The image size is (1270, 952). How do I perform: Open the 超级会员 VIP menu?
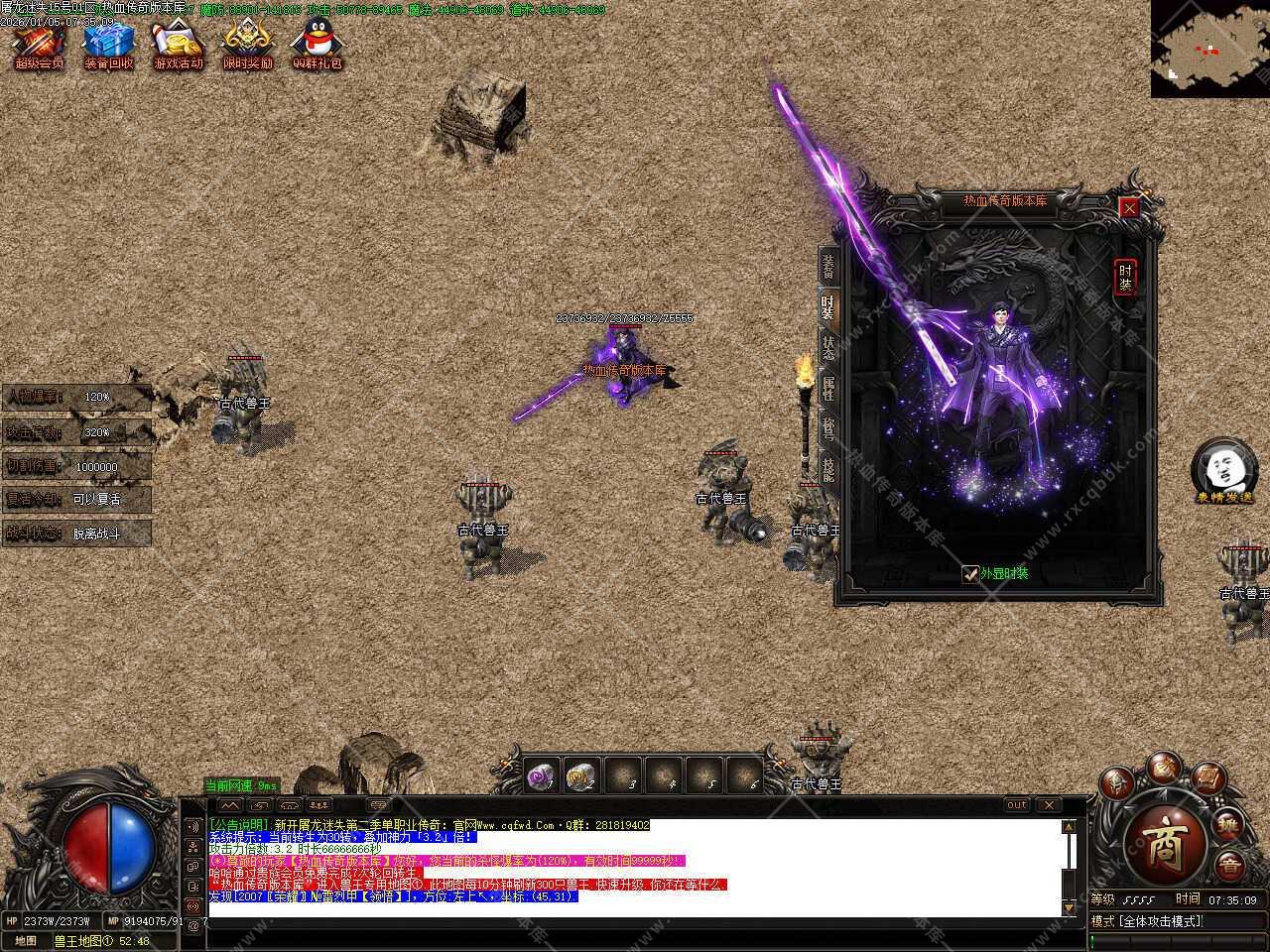(x=39, y=44)
